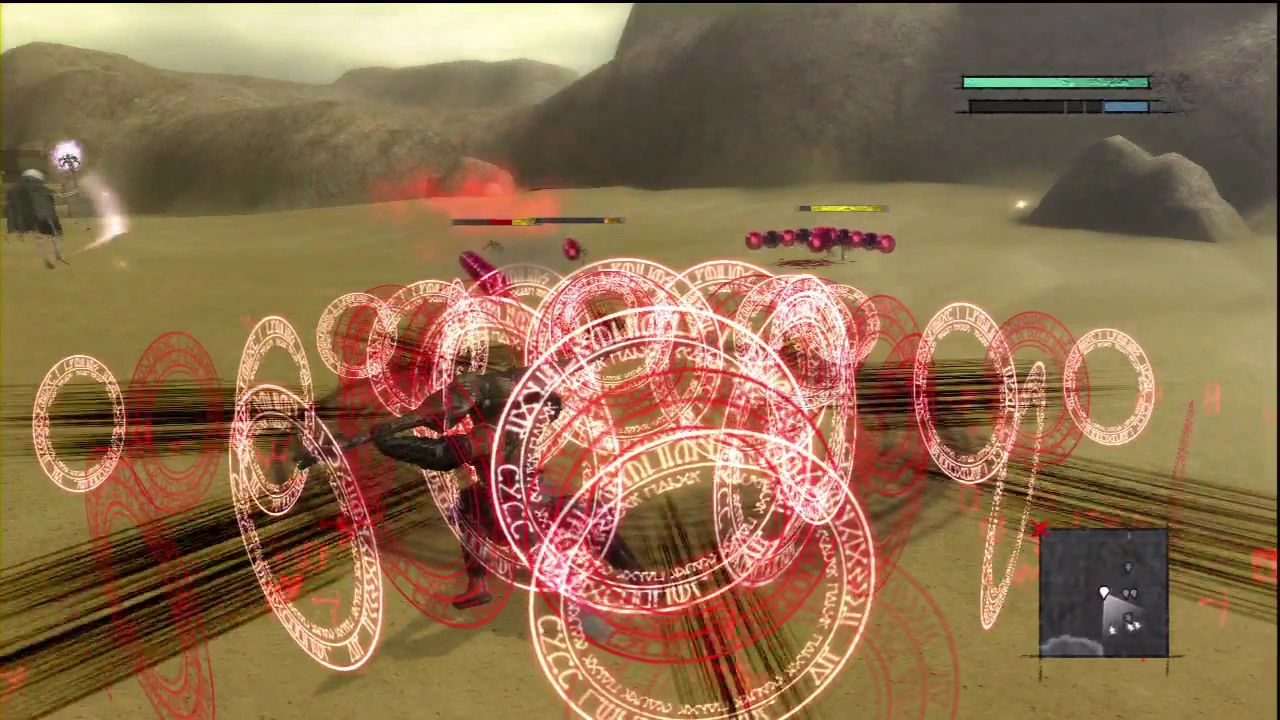Click the cluster of dark Shade enemies

820,240
